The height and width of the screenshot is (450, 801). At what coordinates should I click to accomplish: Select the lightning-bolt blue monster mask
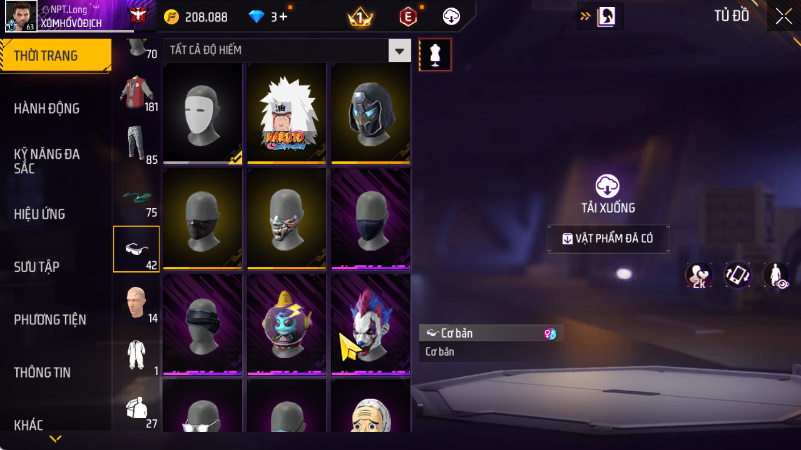coord(287,323)
